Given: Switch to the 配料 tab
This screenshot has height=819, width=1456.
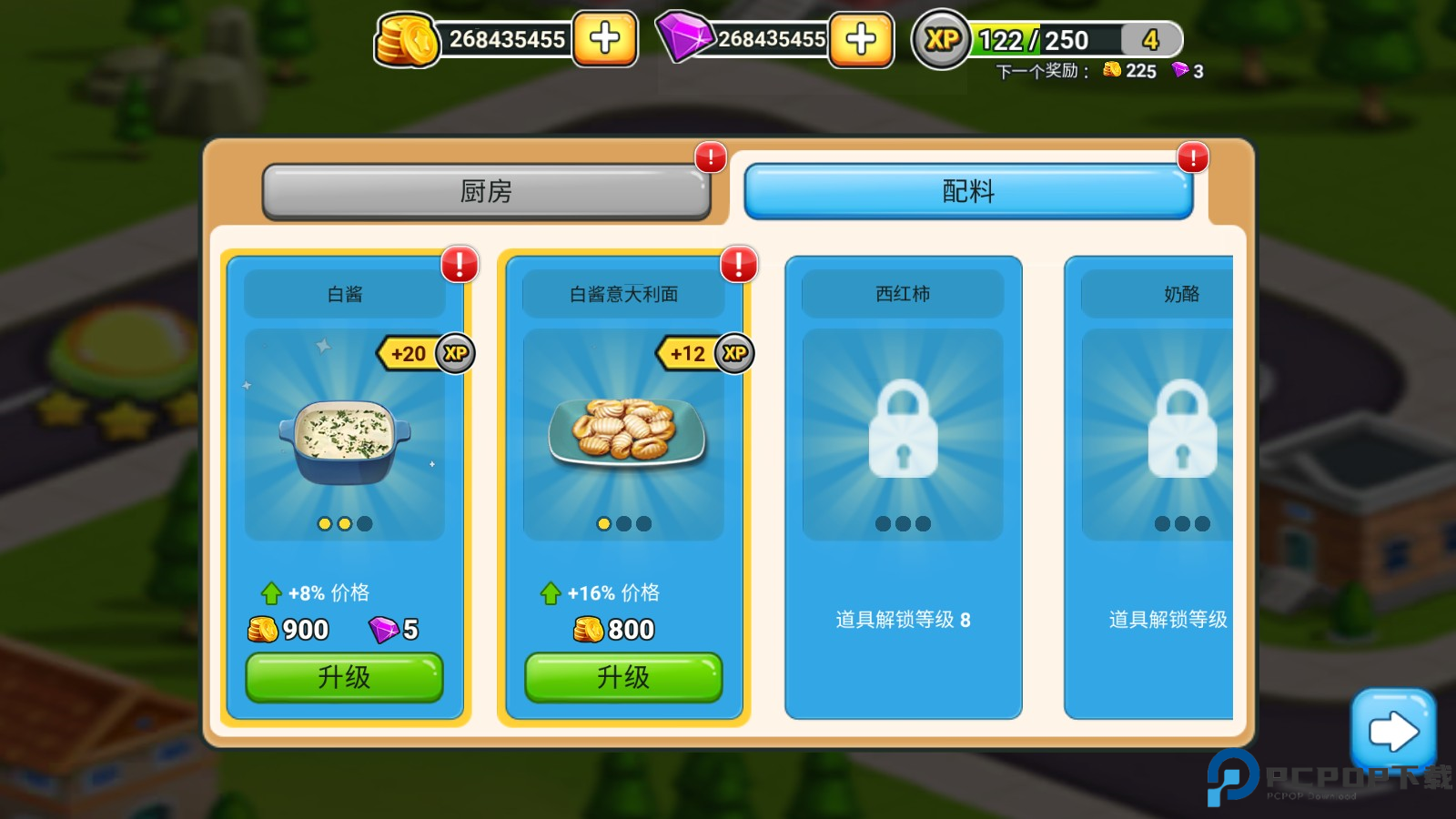Looking at the screenshot, I should (968, 191).
